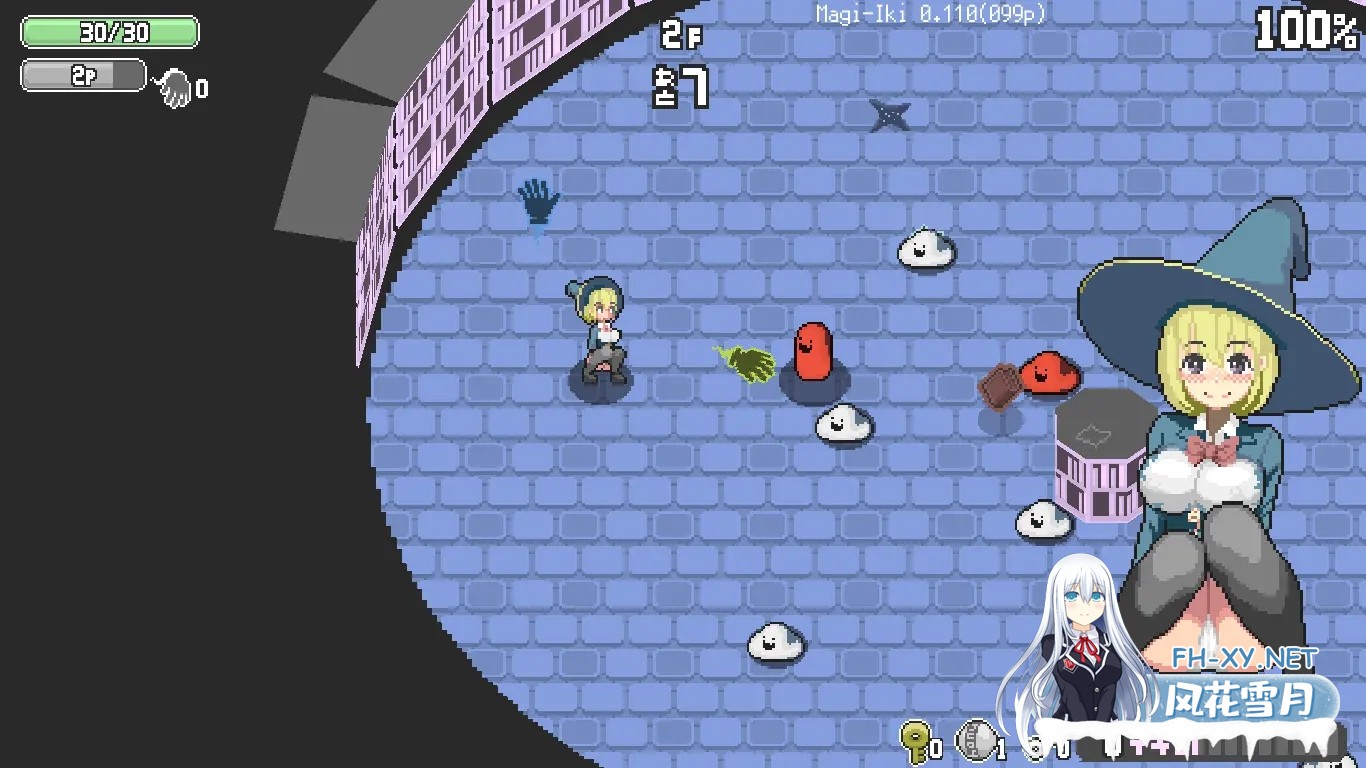Screen dimensions: 1366x768
Task: Click the shuriken lying on the dungeon floor
Action: click(x=889, y=115)
